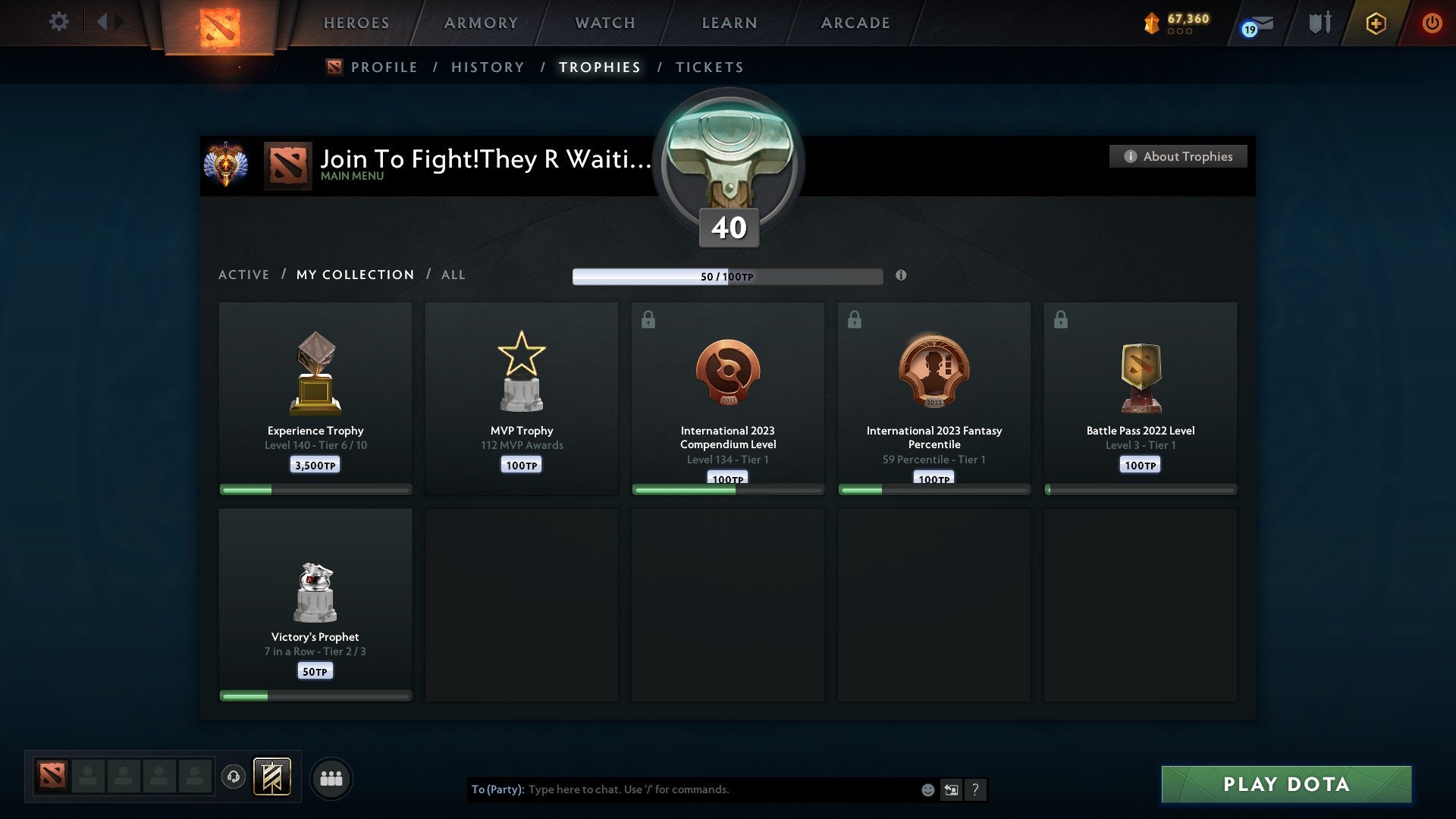Click the About Trophies button
1456x819 pixels.
pos(1178,156)
